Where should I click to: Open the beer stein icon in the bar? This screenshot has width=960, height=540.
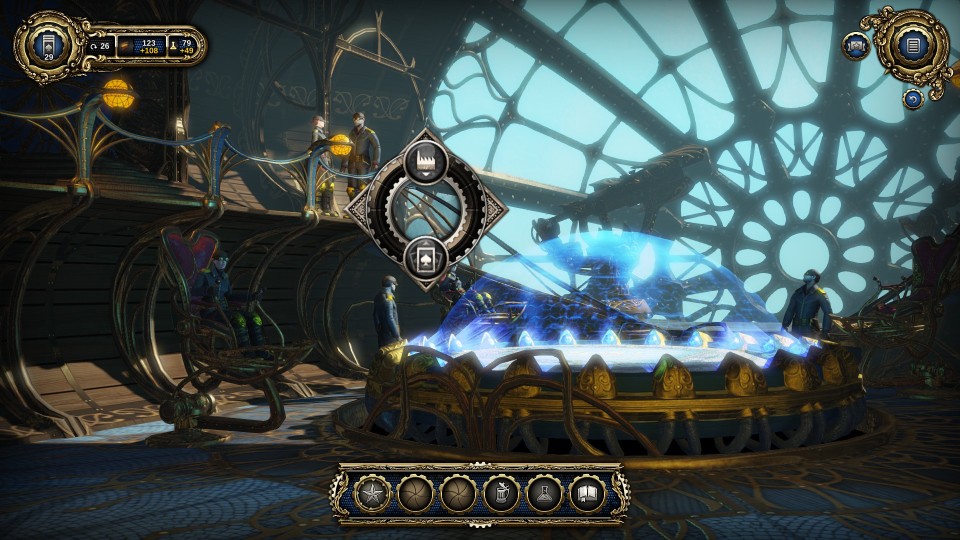(x=500, y=493)
